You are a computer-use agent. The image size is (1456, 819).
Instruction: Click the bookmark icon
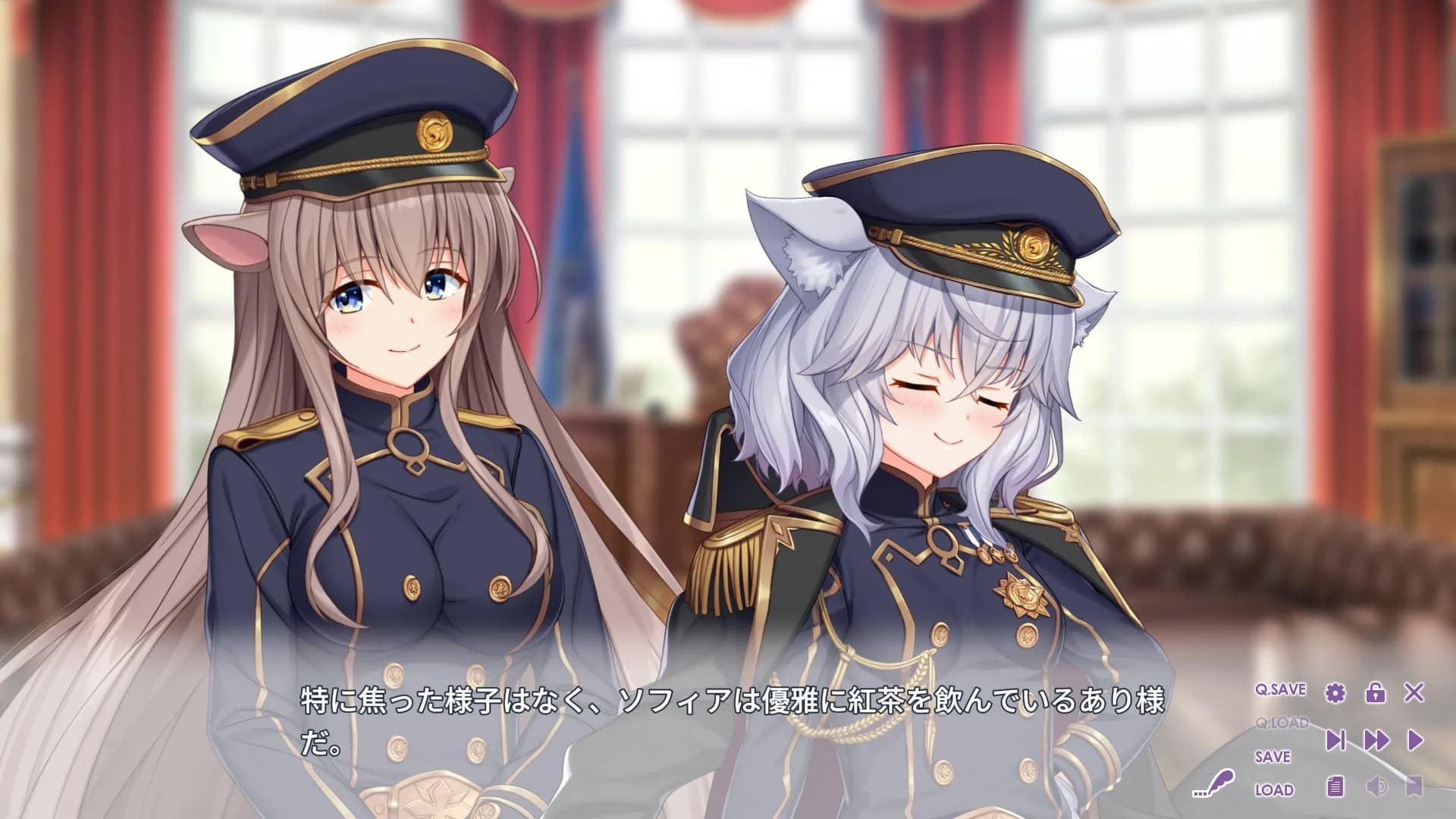coord(1413,788)
